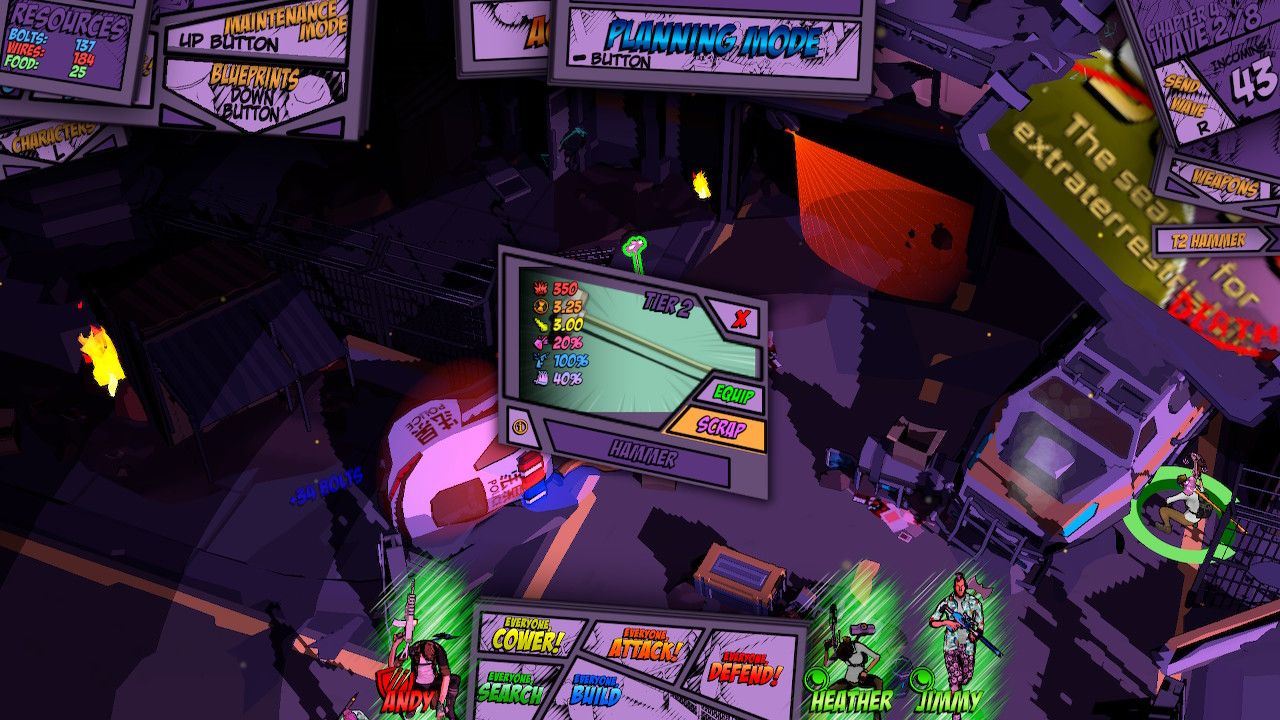
Task: Click the pink hand stat icon
Action: [x=541, y=342]
